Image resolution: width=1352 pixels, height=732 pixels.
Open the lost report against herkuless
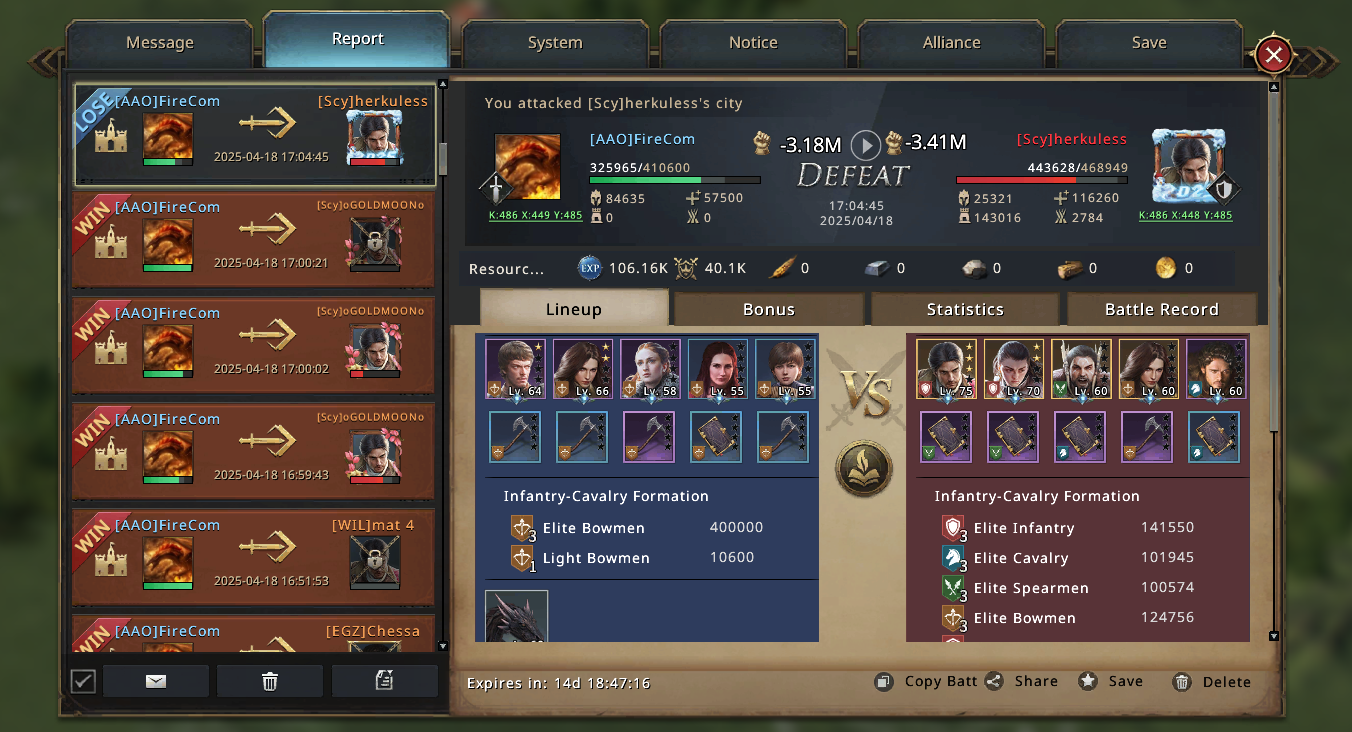[x=255, y=135]
